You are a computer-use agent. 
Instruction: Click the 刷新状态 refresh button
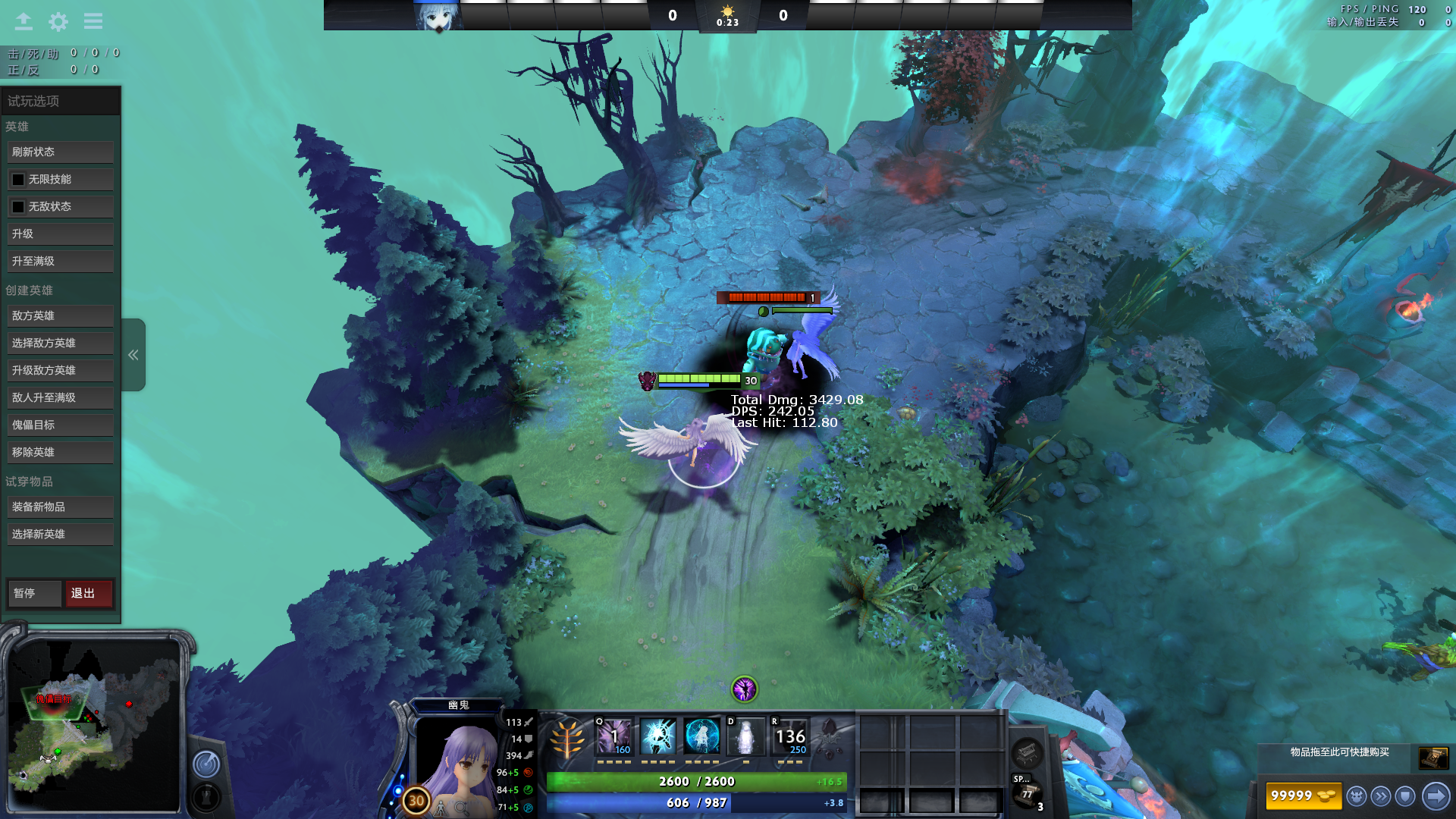pos(60,152)
